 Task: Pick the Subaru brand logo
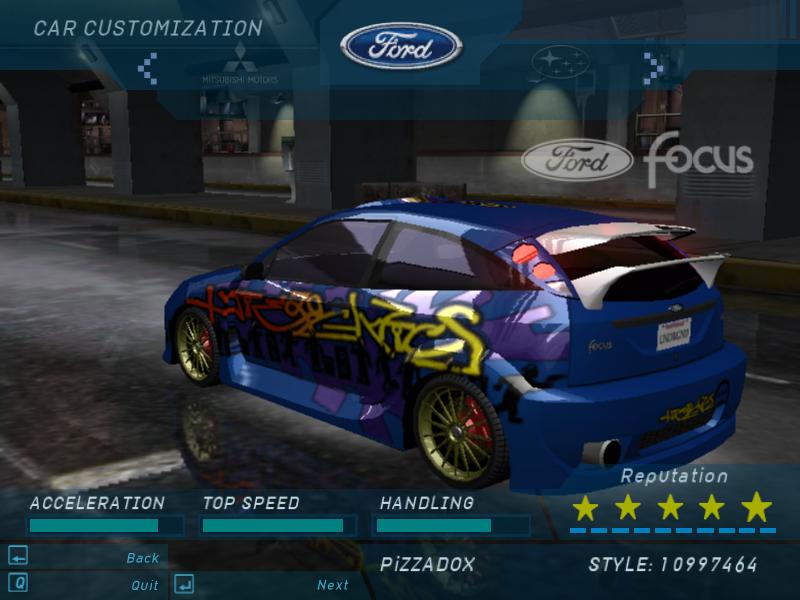(x=561, y=63)
